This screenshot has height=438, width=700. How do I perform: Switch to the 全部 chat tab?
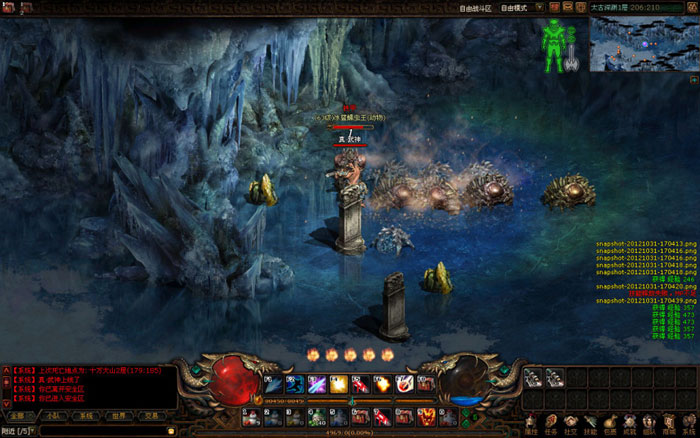(19, 415)
